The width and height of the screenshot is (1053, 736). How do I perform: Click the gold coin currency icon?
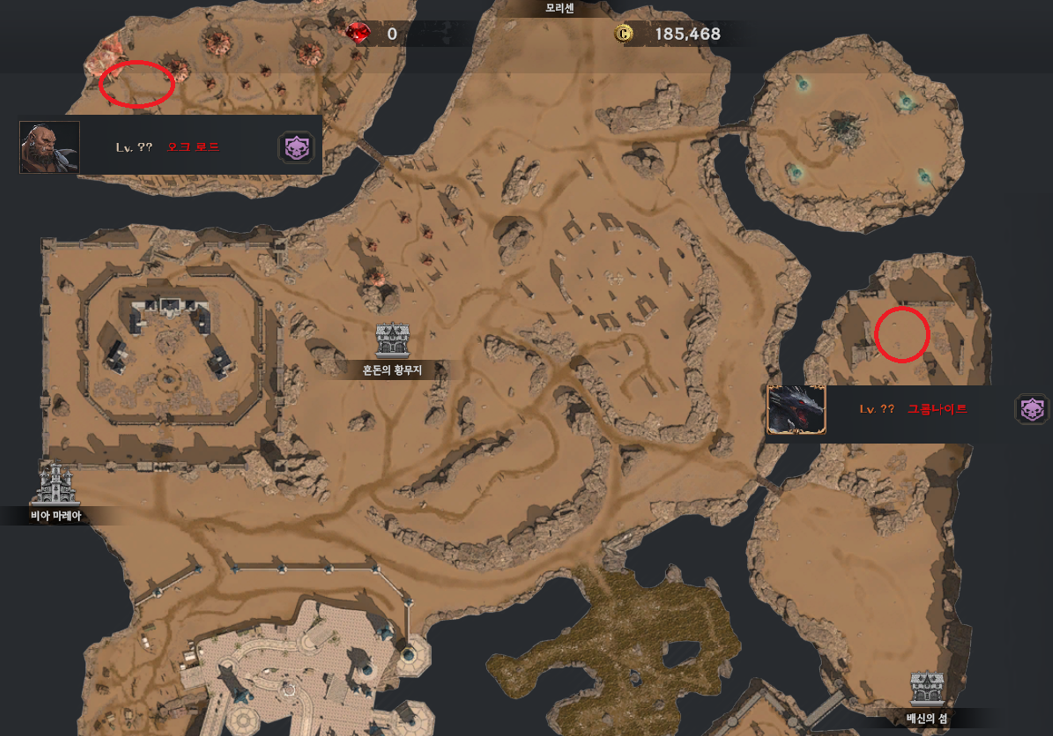[x=625, y=34]
